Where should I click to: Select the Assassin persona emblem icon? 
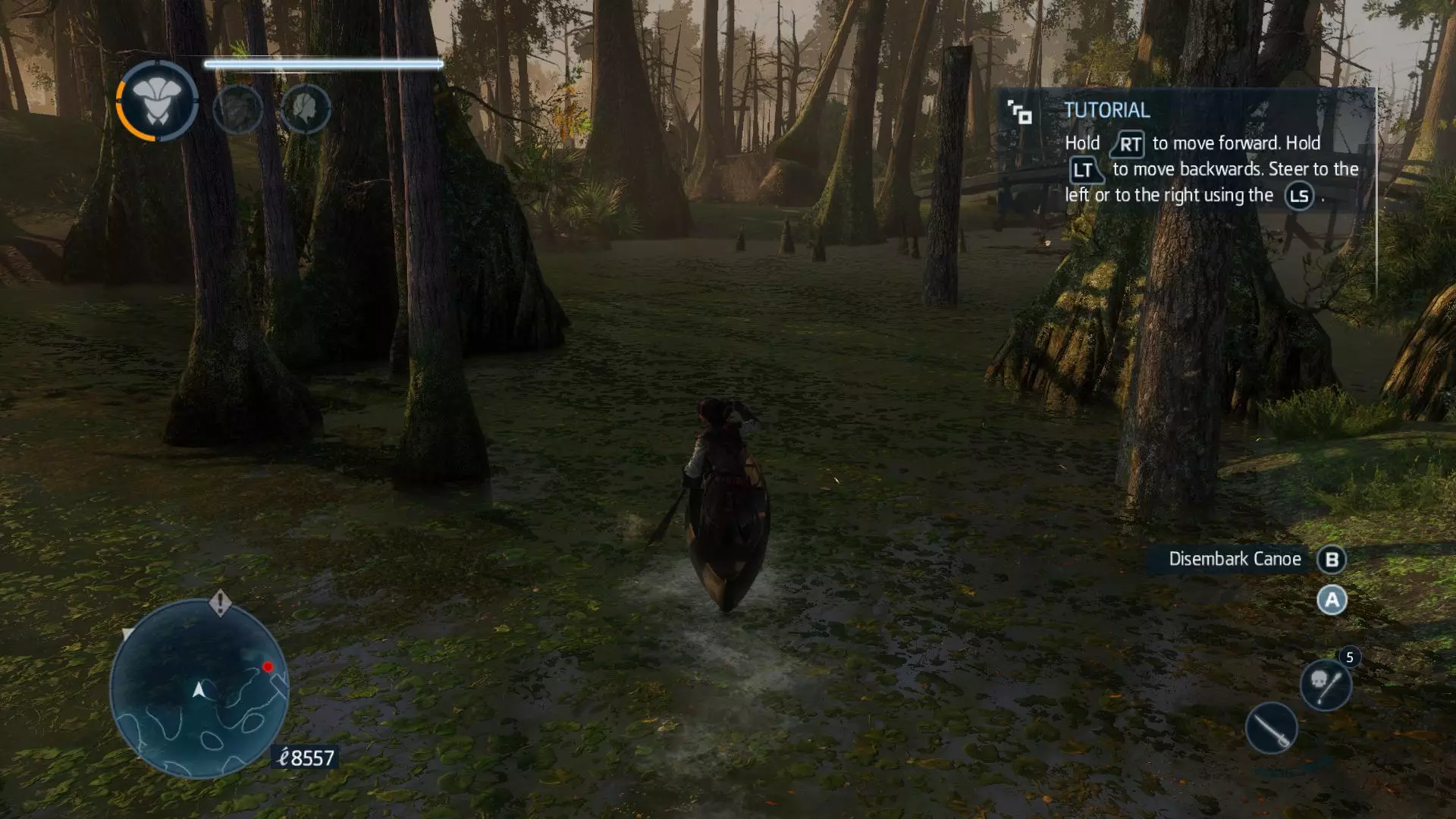pyautogui.click(x=157, y=101)
